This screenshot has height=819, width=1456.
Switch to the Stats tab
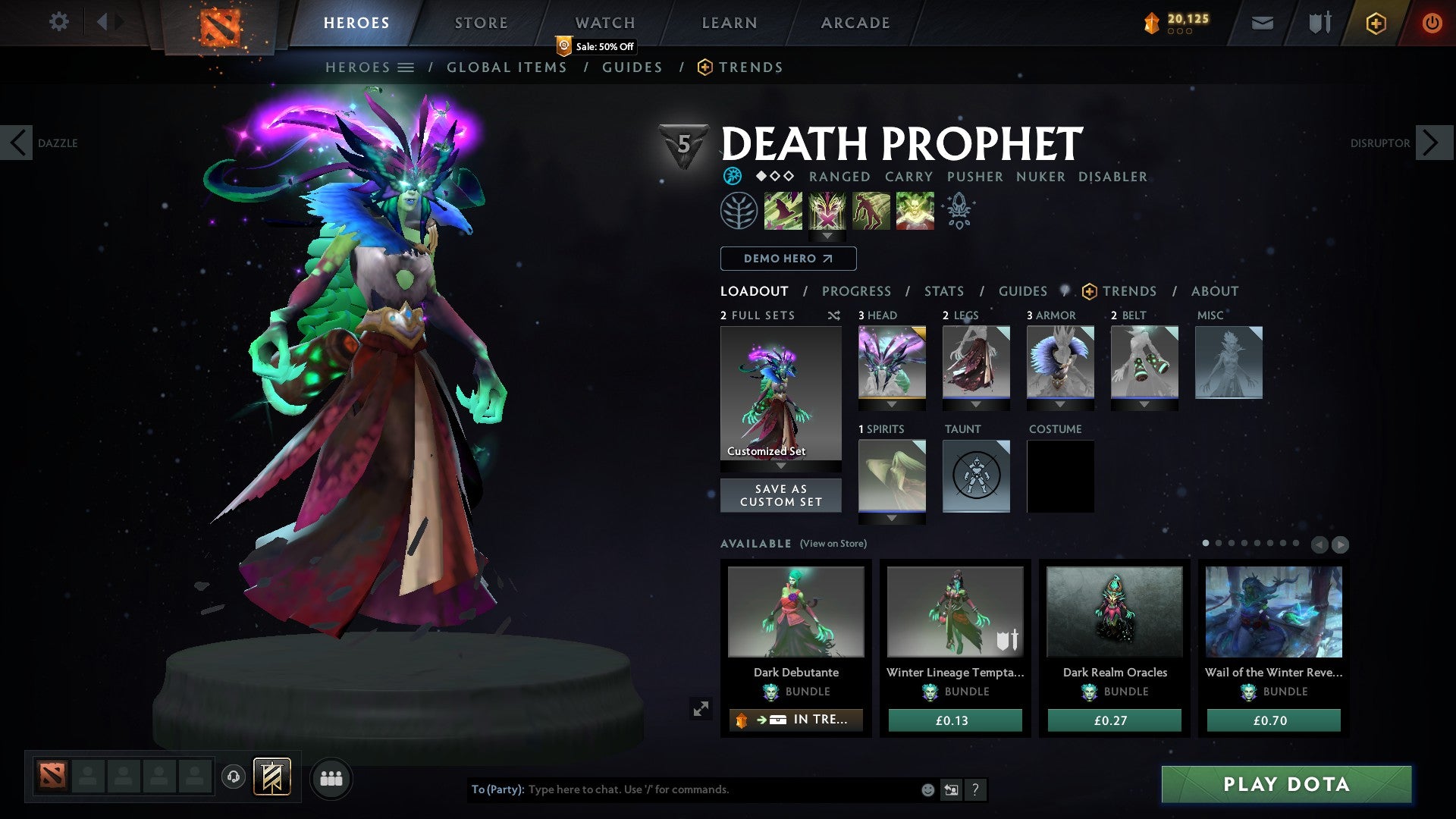point(943,291)
